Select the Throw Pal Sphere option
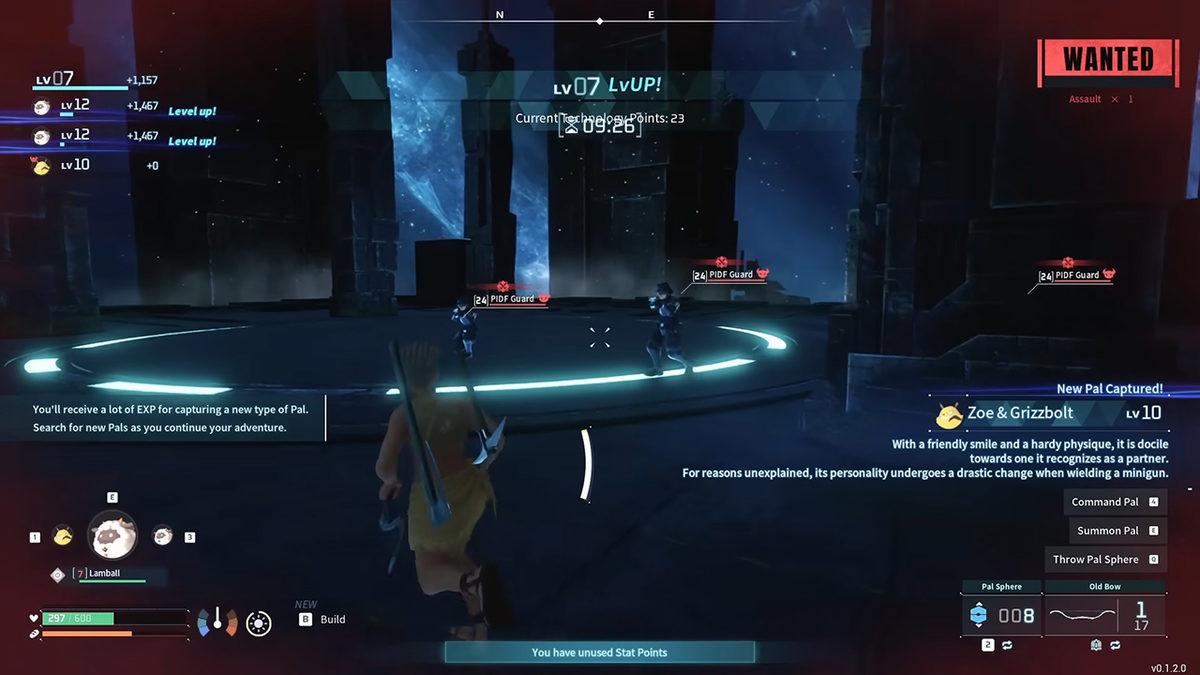Viewport: 1200px width, 675px height. pyautogui.click(x=1105, y=560)
